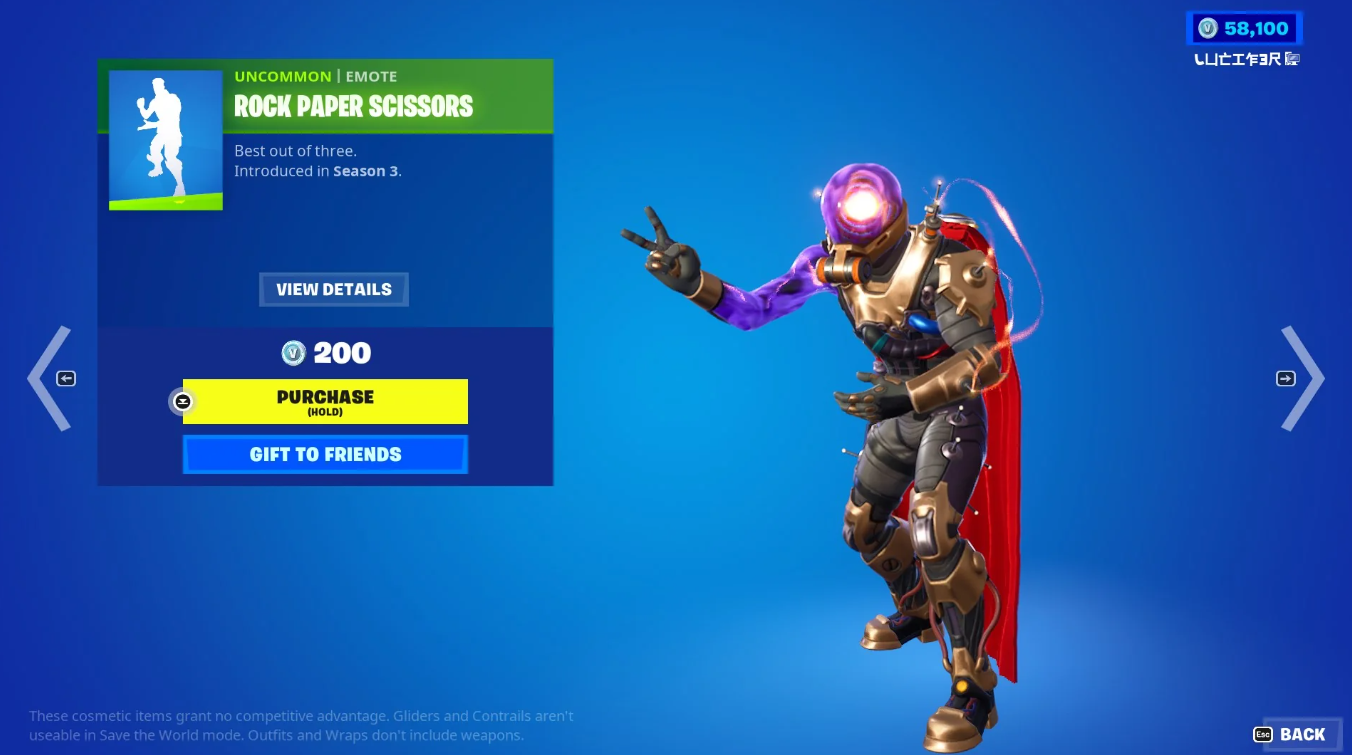Click the emote preview thumbnail card
1352x755 pixels.
coord(166,139)
